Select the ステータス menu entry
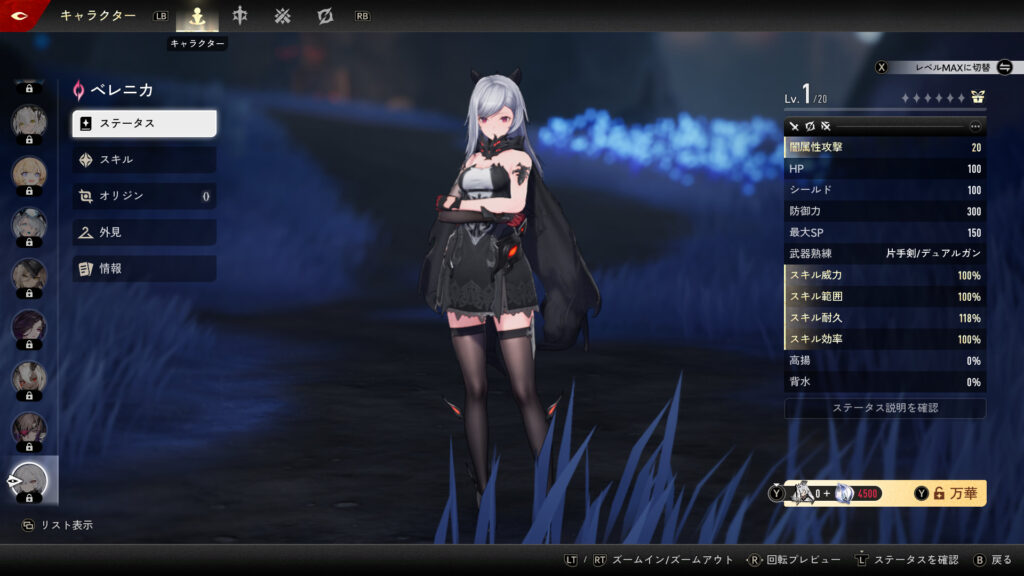 [144, 123]
